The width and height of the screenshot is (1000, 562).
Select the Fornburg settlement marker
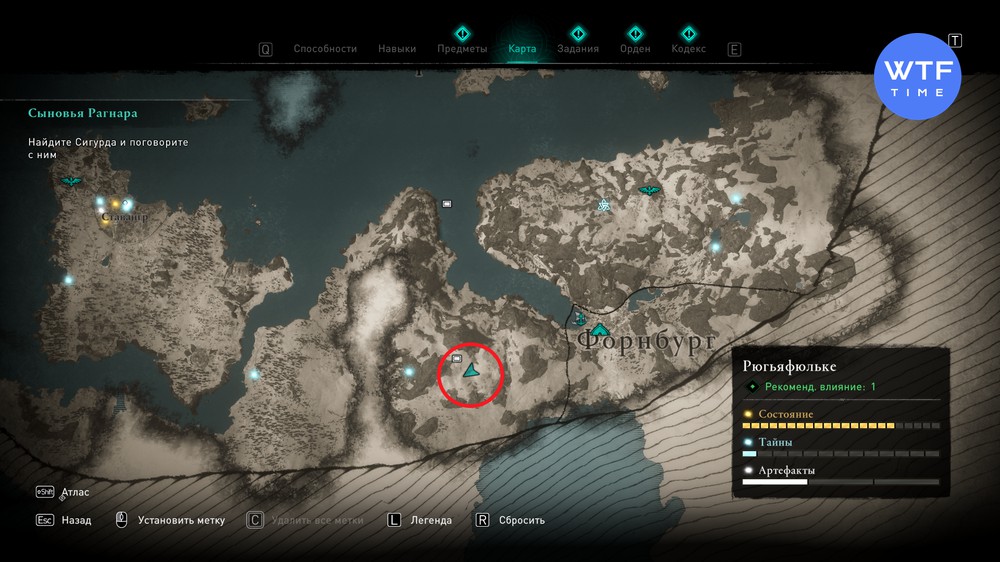point(599,329)
